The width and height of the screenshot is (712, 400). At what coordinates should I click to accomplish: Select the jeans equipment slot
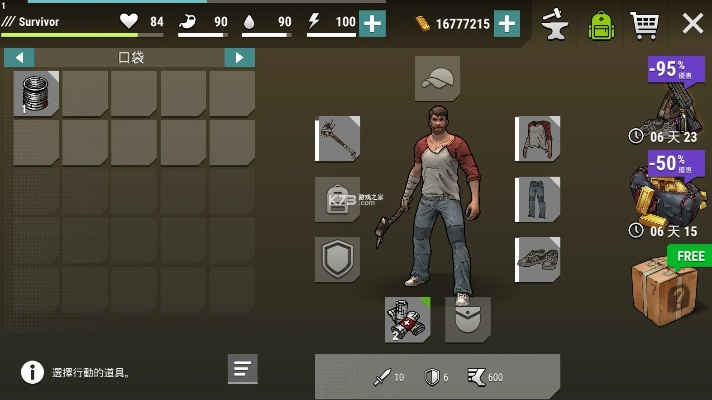point(537,200)
